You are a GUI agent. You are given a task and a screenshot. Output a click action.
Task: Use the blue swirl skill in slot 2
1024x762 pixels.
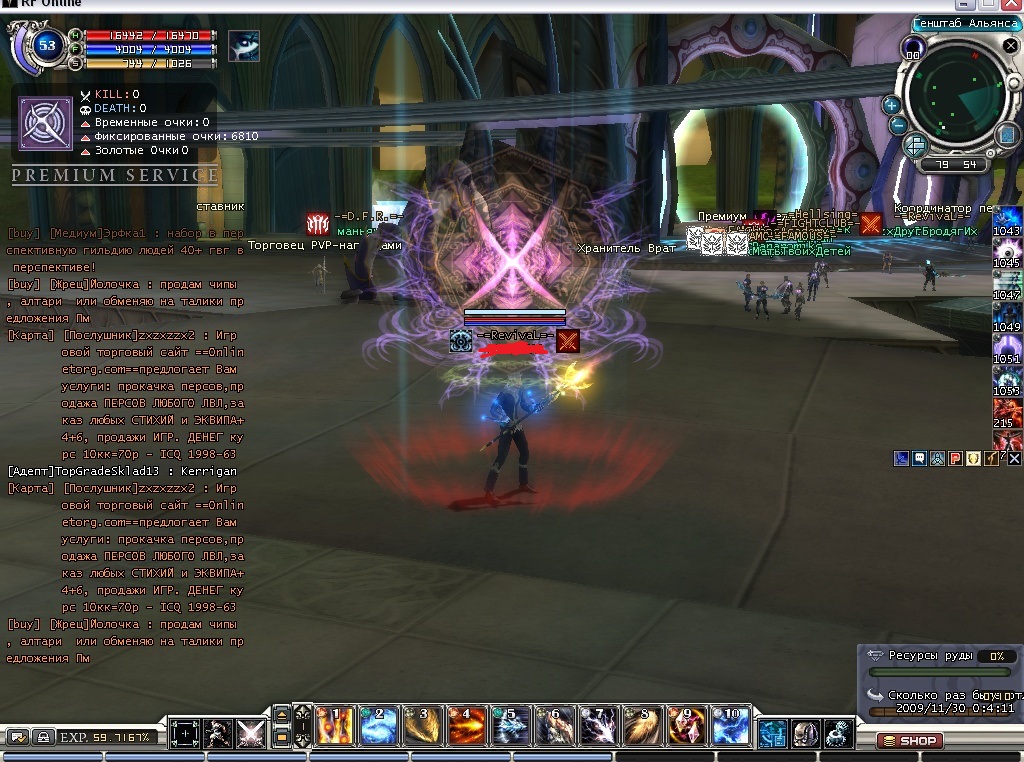tap(379, 726)
